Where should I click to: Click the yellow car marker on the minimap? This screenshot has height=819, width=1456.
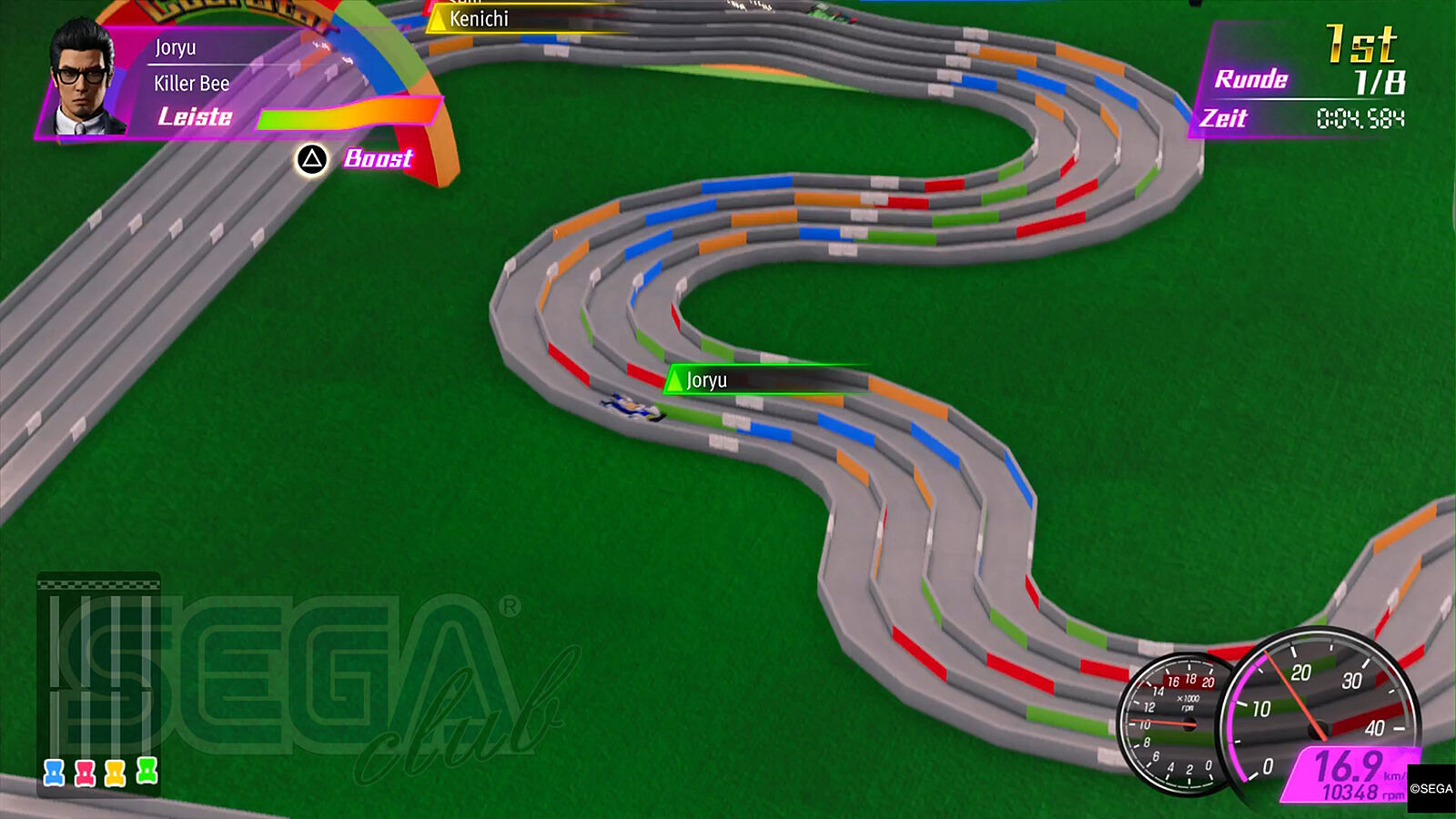(115, 773)
